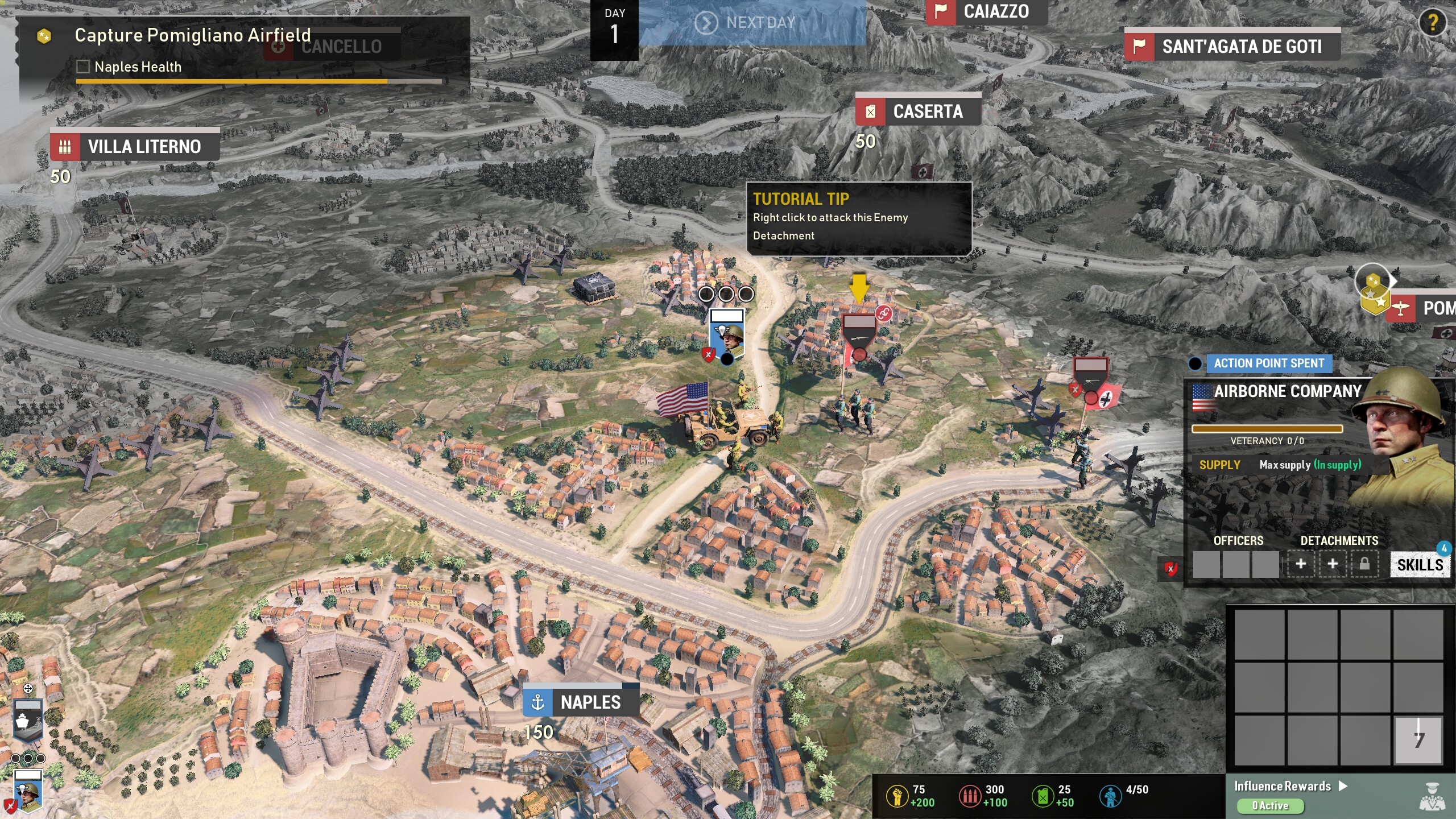Select the Naples port label
The image size is (1456, 819).
point(581,702)
